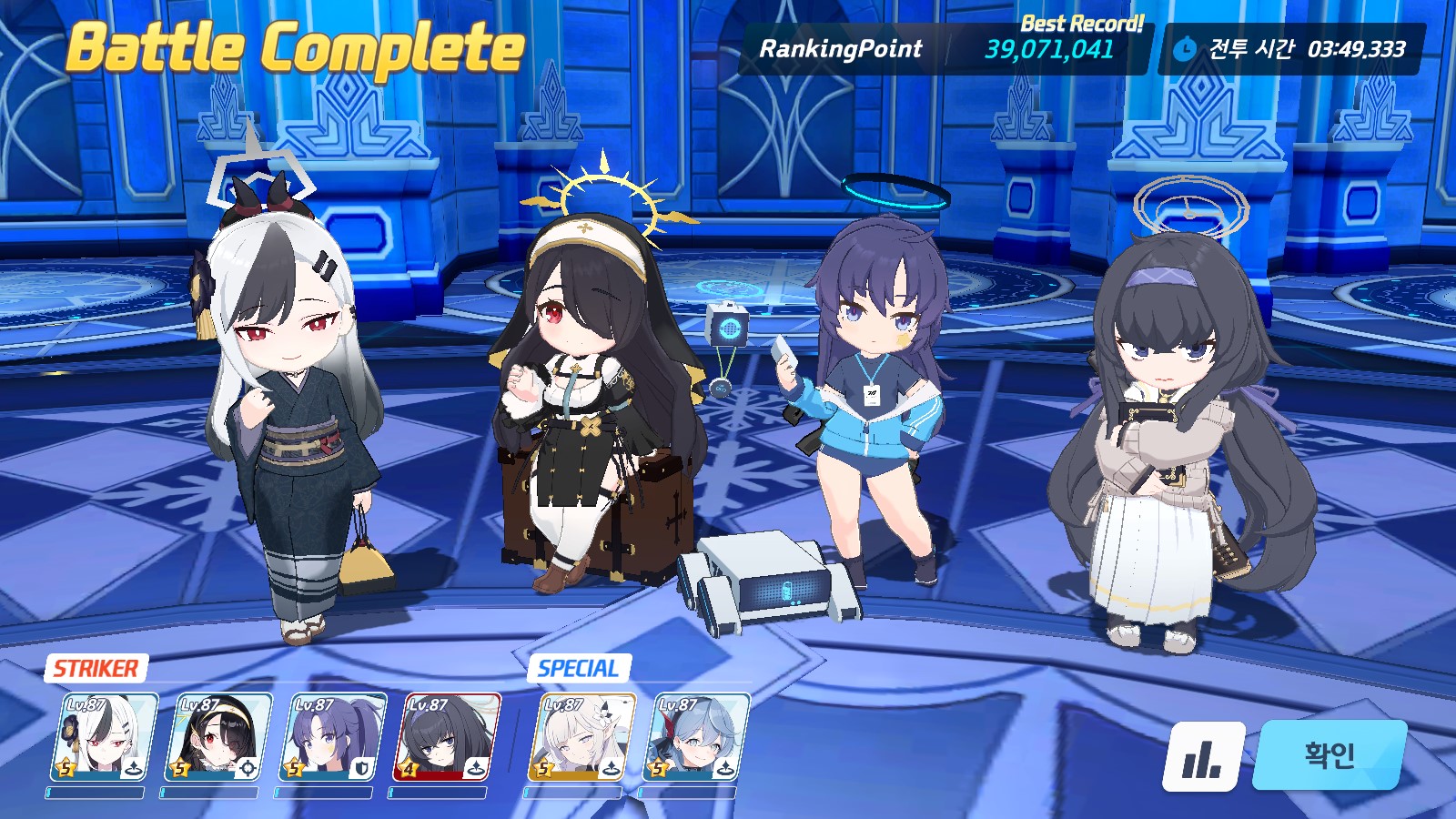This screenshot has width=1456, height=819.
Task: Select the red-framed black-haired striker portrait
Action: pos(446,737)
